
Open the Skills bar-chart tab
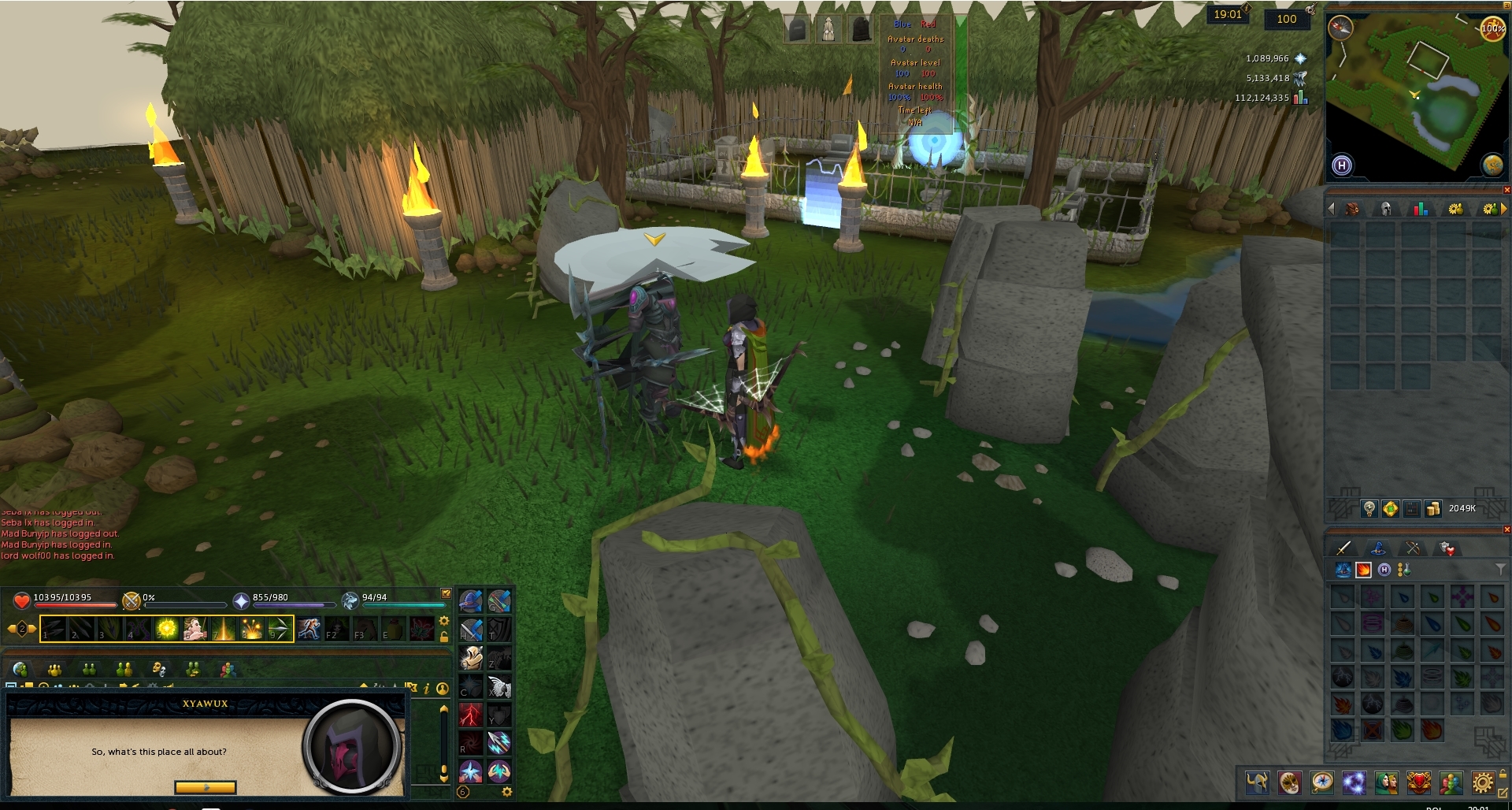pos(1421,208)
